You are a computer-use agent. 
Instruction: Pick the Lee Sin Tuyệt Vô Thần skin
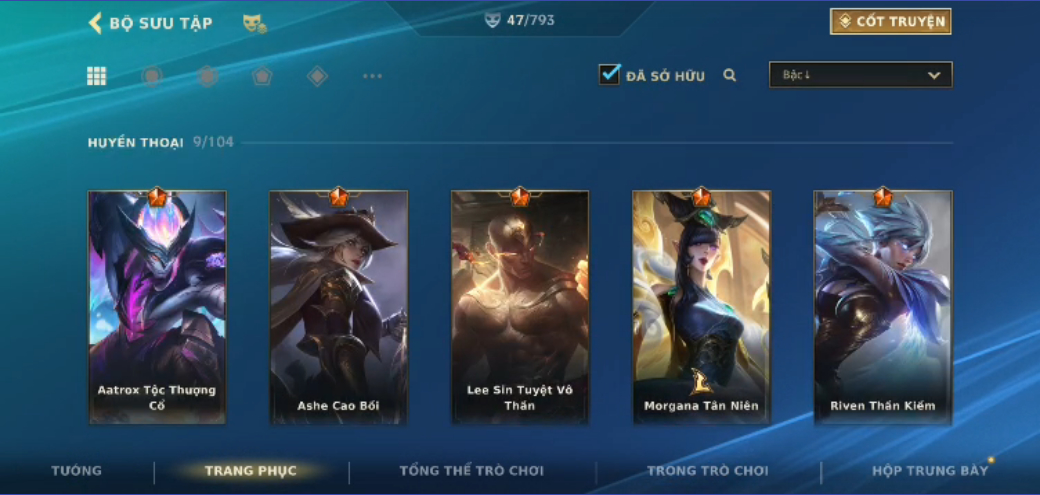pos(520,307)
